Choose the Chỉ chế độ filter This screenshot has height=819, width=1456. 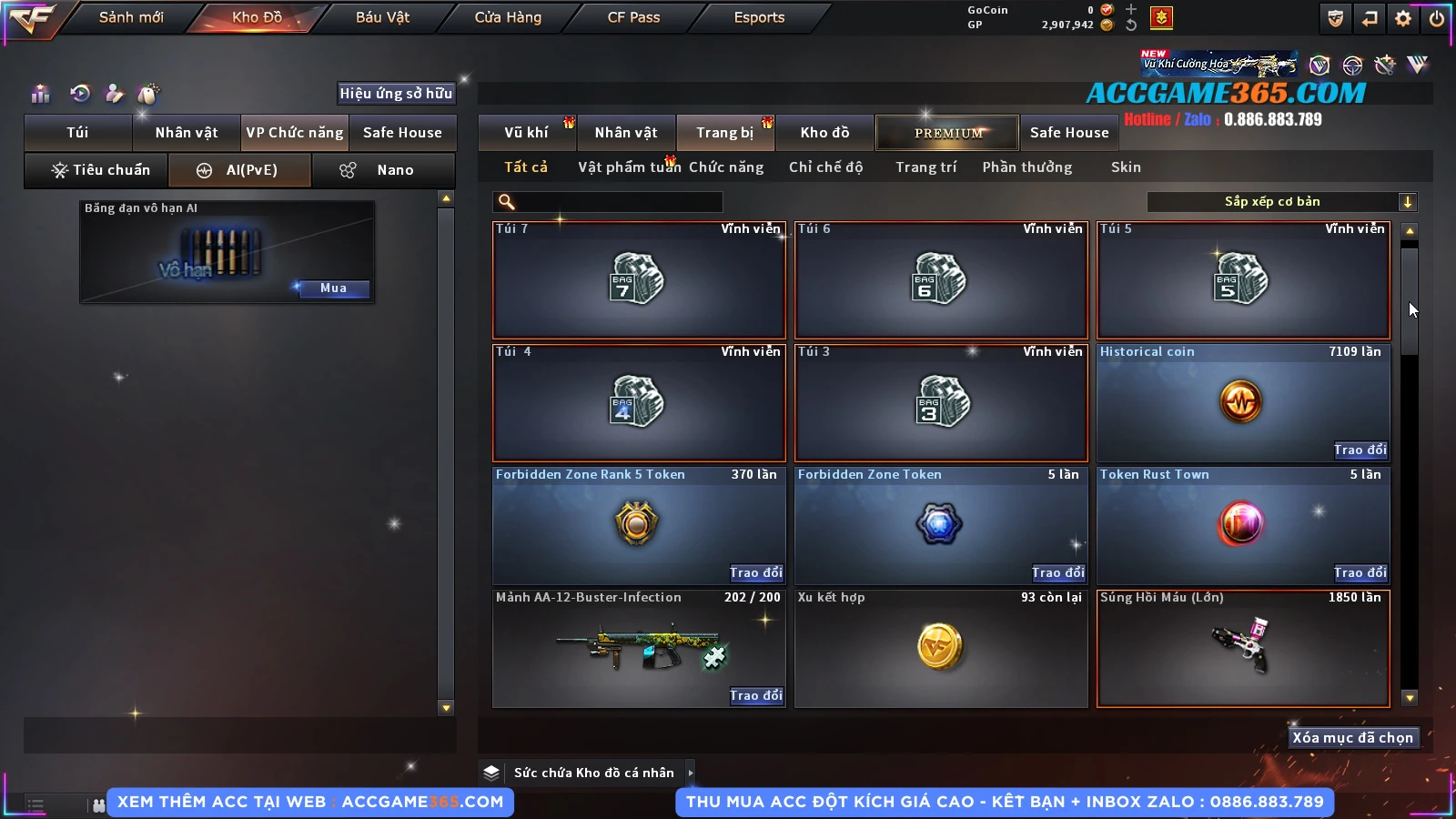click(825, 167)
